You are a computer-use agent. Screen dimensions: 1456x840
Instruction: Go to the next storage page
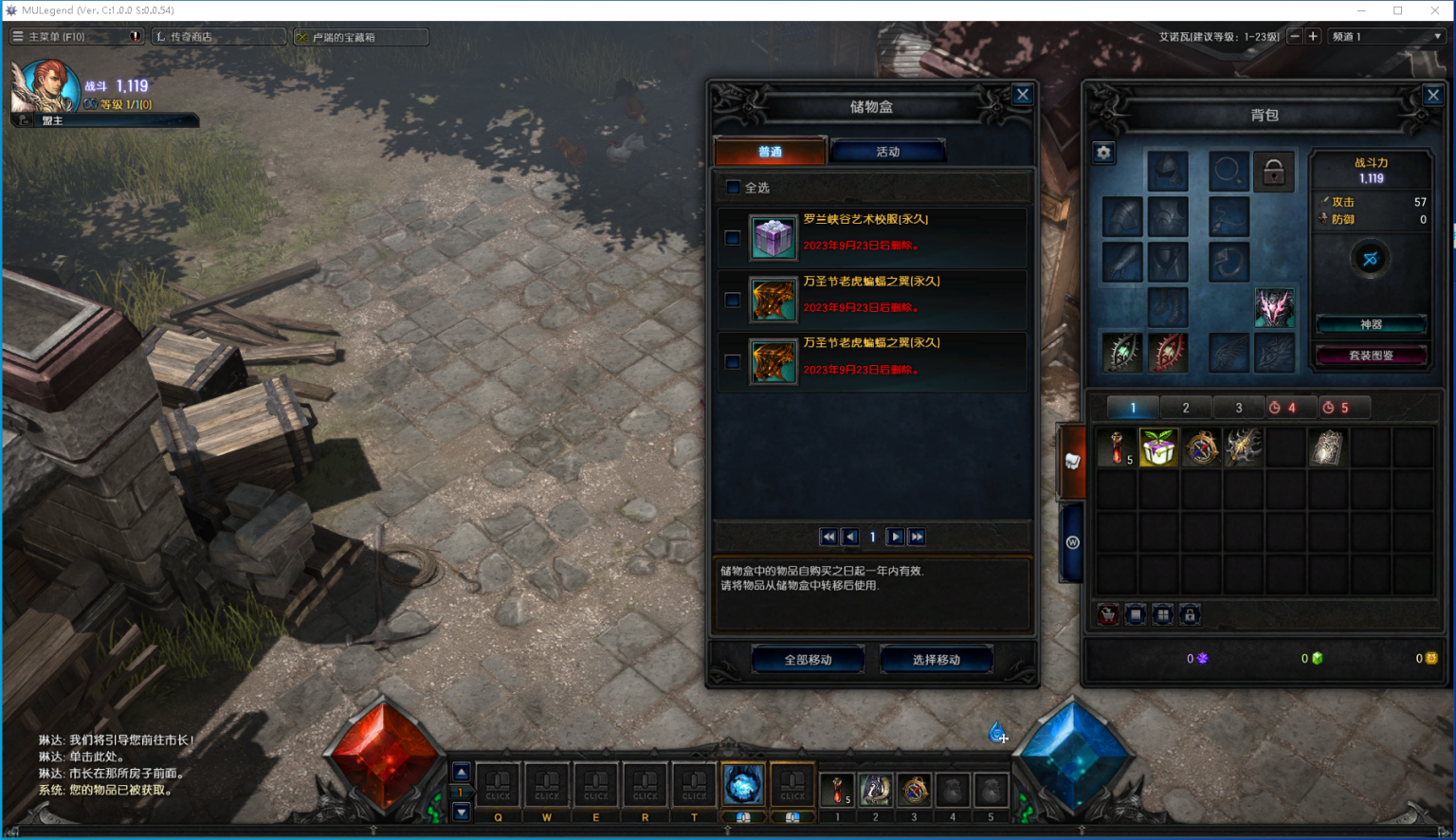click(x=895, y=537)
